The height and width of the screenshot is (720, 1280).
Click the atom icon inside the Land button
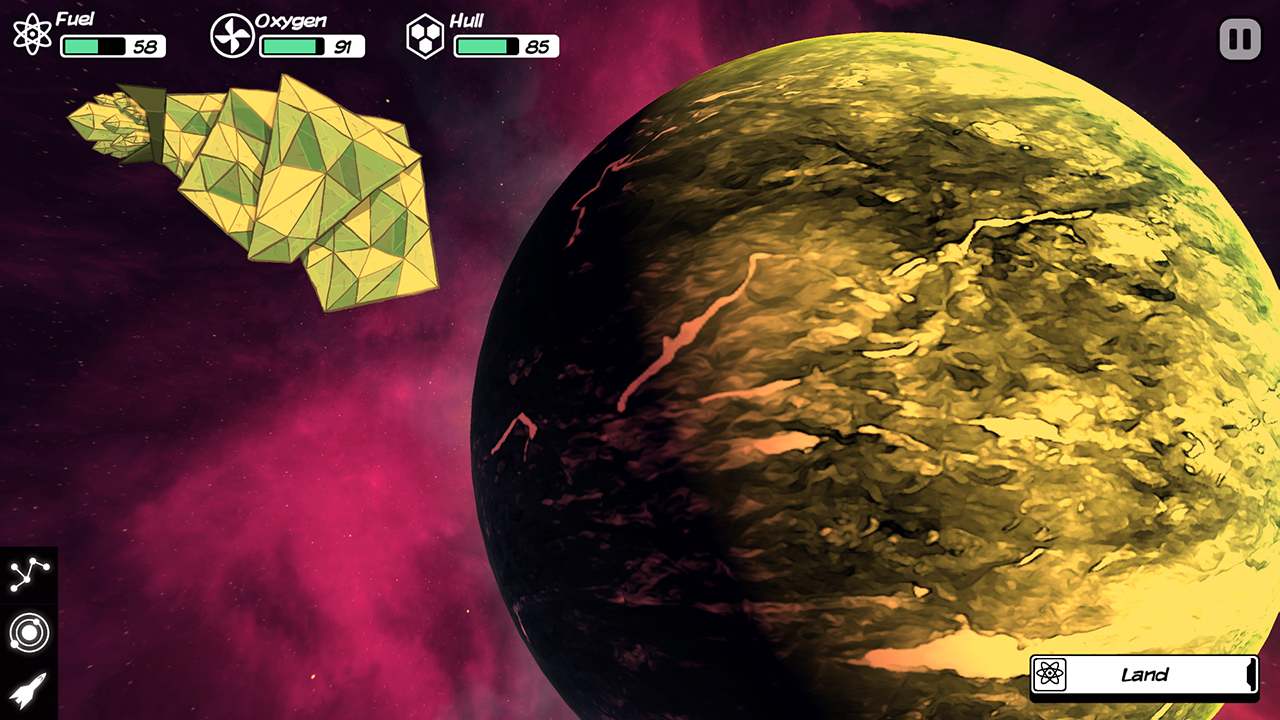point(1051,675)
